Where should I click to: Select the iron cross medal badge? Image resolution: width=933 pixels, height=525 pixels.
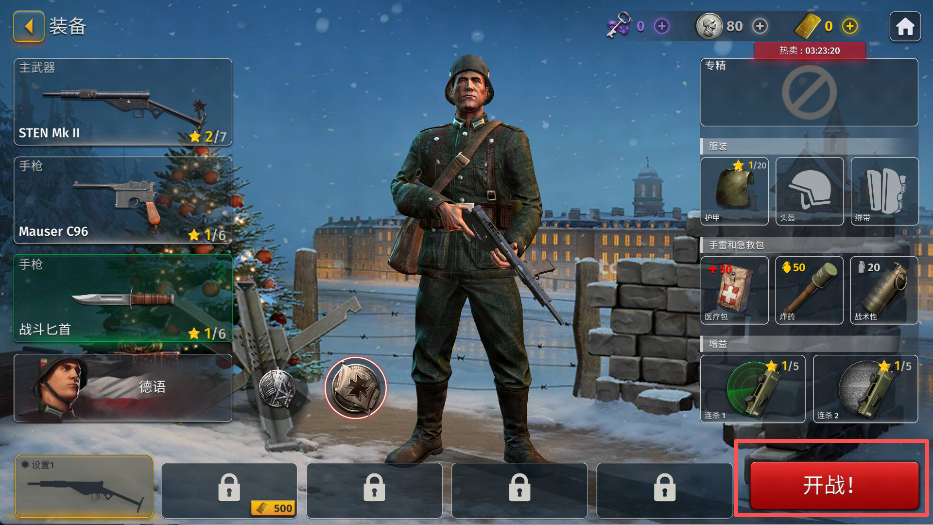pos(355,388)
